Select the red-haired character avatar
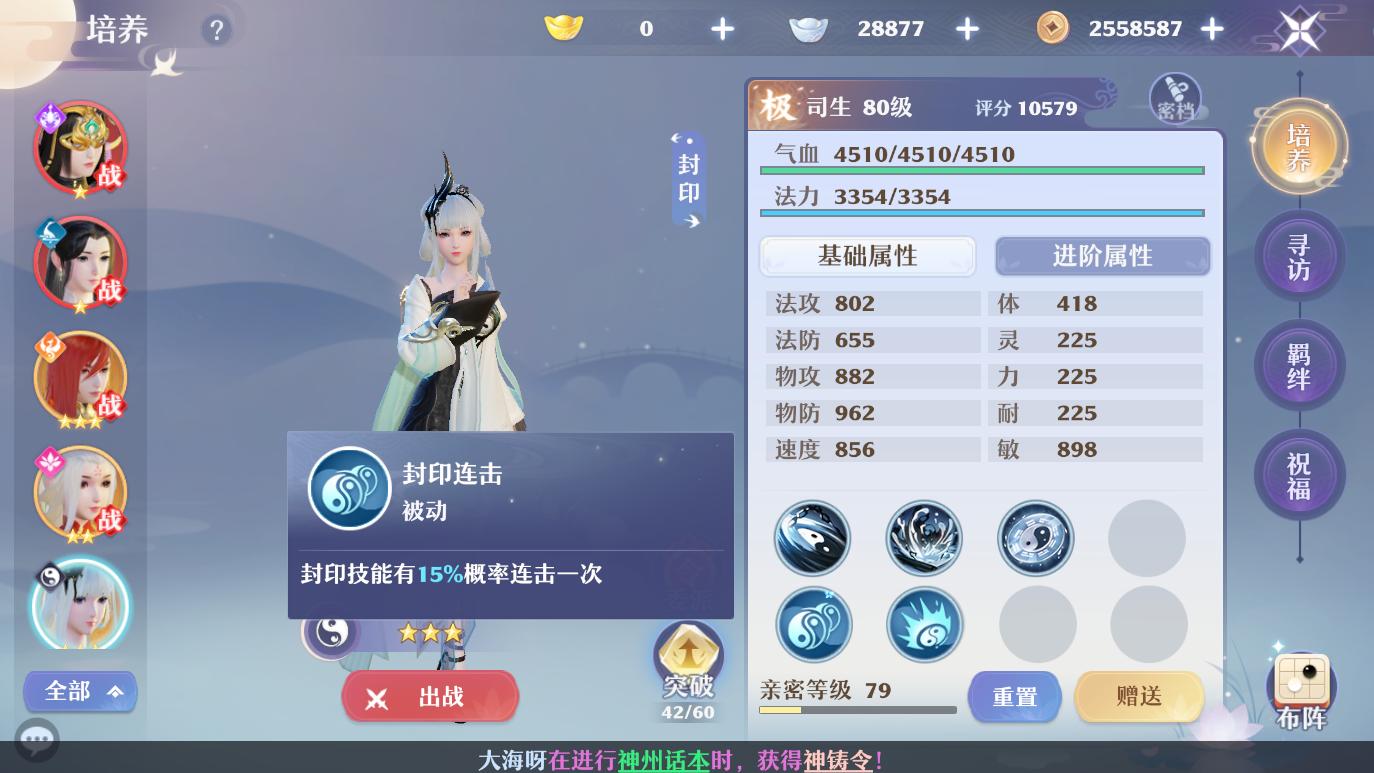This screenshot has height=773, width=1374. [x=80, y=378]
